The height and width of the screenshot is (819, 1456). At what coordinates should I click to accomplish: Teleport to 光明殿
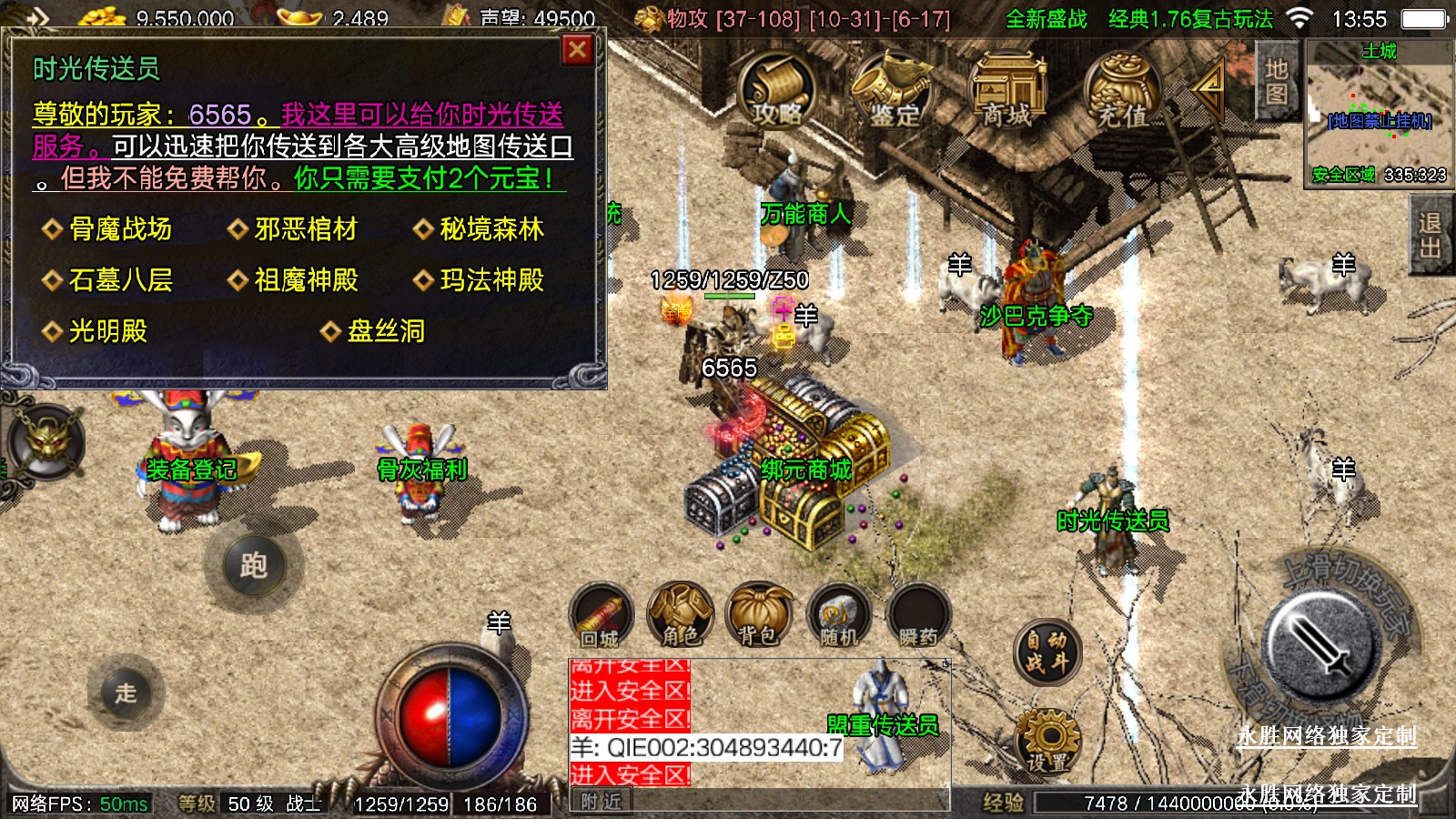click(107, 331)
